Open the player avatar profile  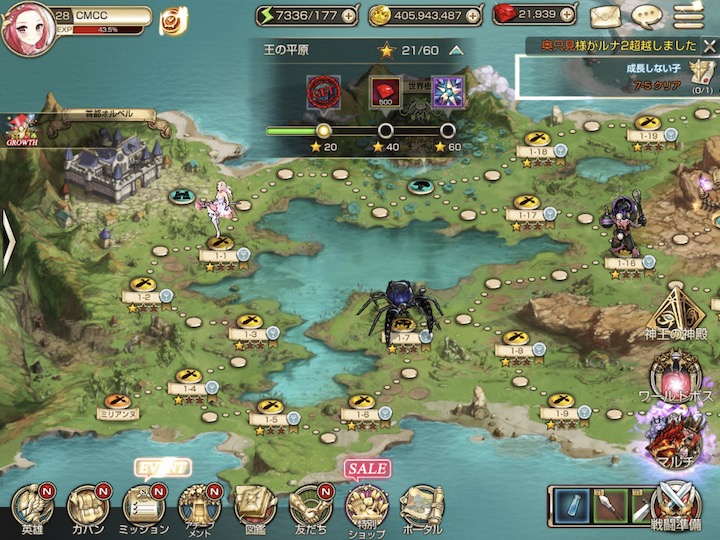pos(25,29)
